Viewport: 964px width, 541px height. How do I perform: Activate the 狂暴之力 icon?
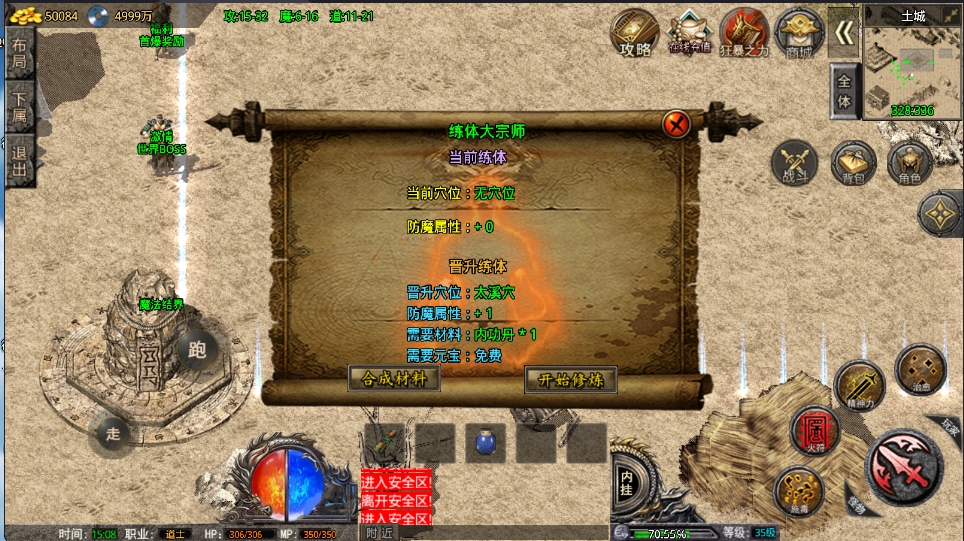click(744, 34)
